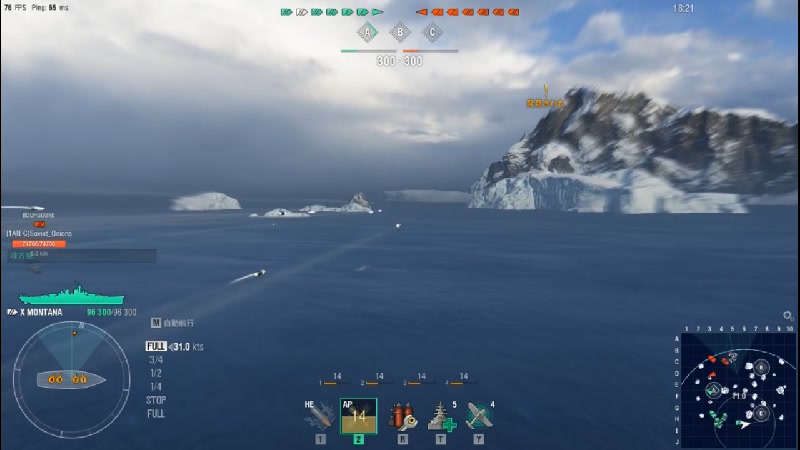
Task: Click capture point A diamond indicator
Action: pyautogui.click(x=367, y=33)
